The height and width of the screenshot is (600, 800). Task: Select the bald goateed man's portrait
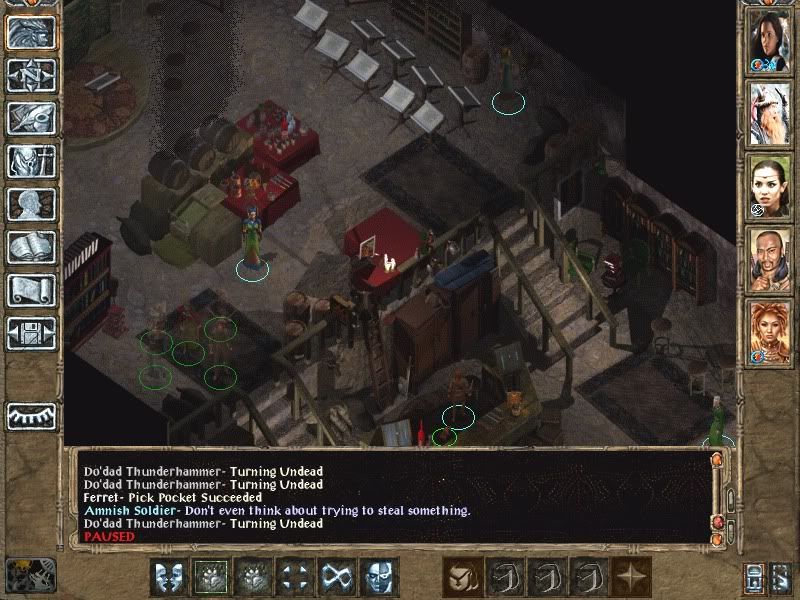(x=770, y=259)
